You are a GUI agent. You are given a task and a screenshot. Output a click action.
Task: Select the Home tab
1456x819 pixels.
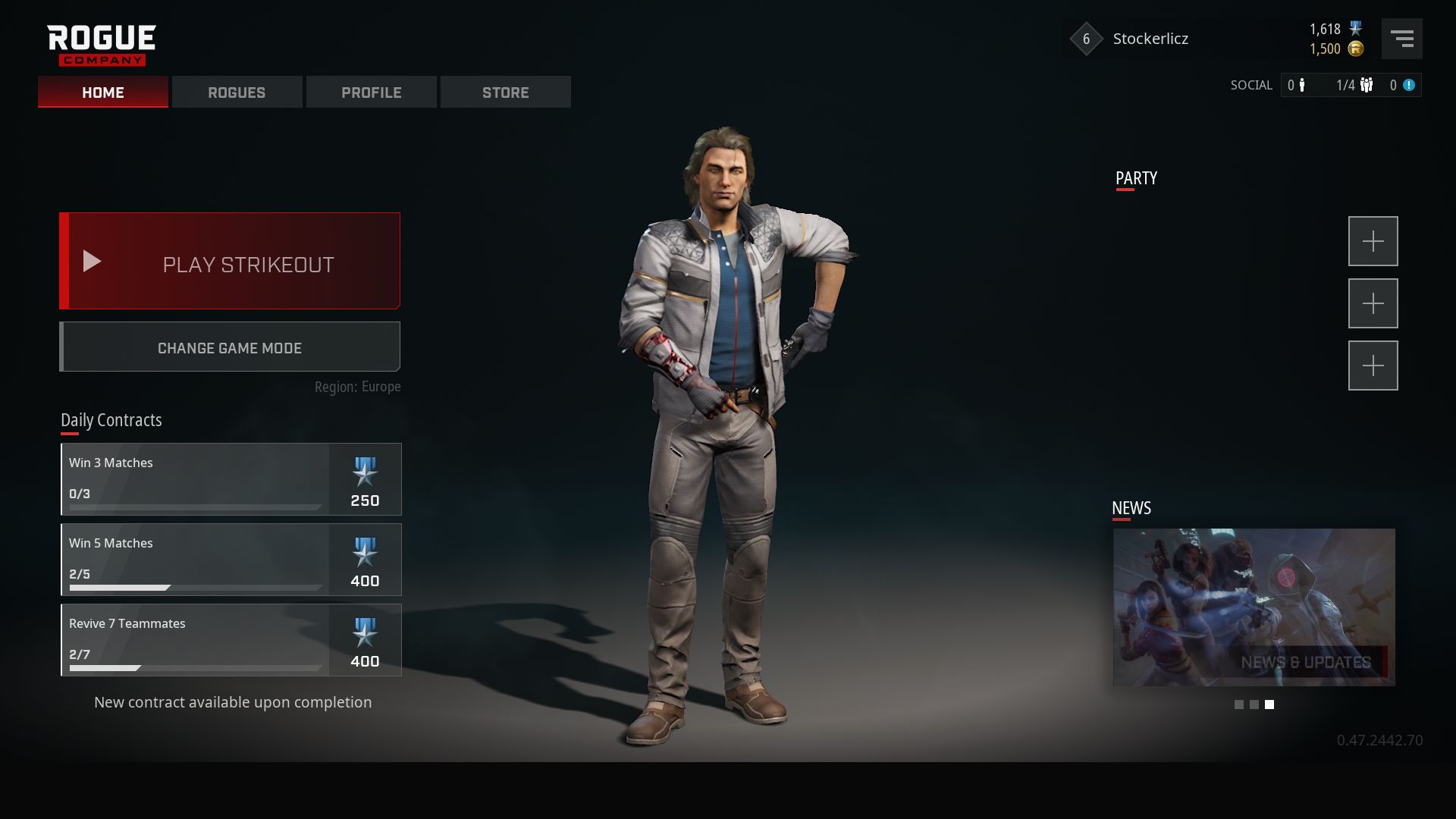(x=103, y=92)
